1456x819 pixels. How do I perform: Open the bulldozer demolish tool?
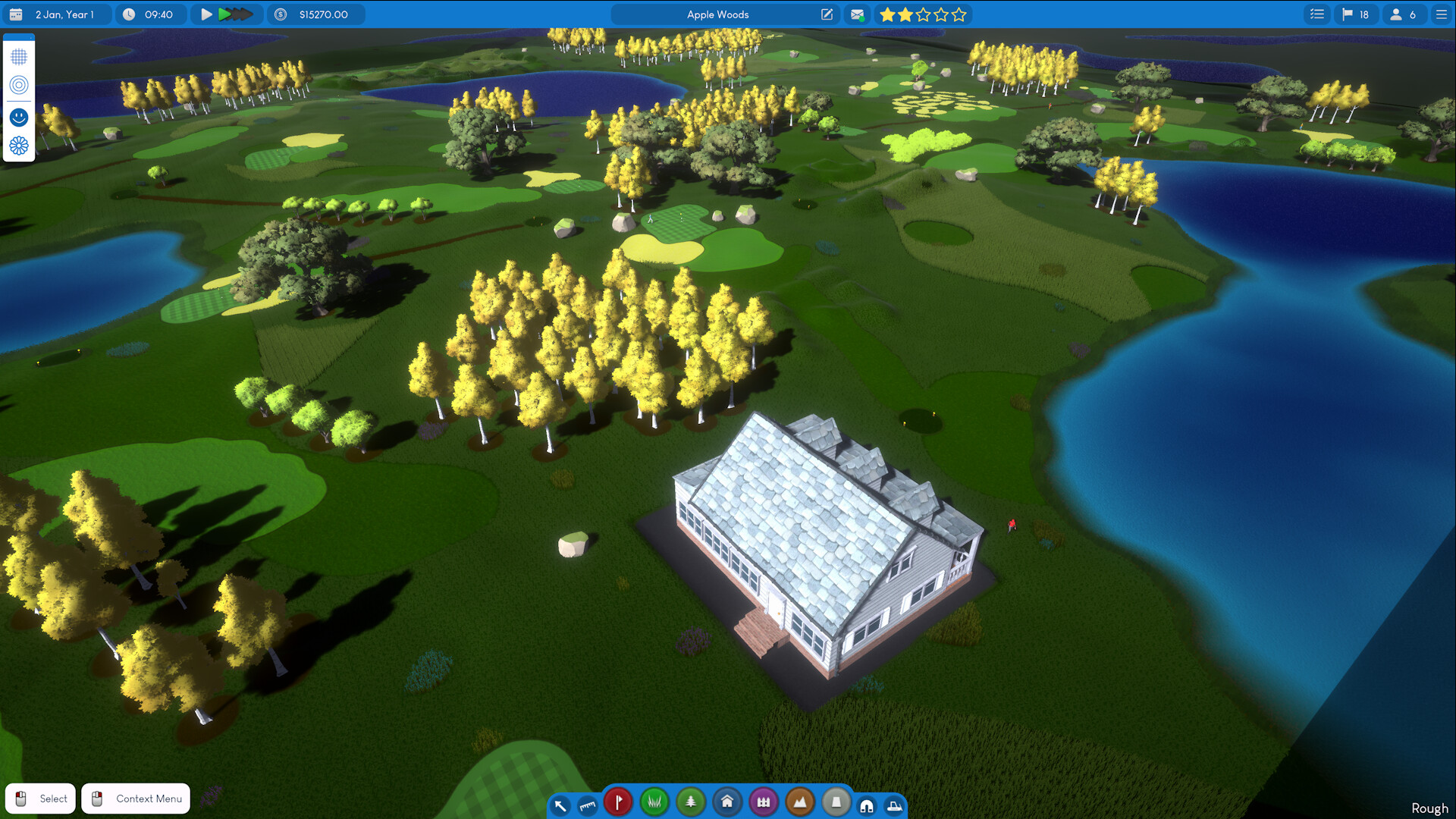point(896,805)
